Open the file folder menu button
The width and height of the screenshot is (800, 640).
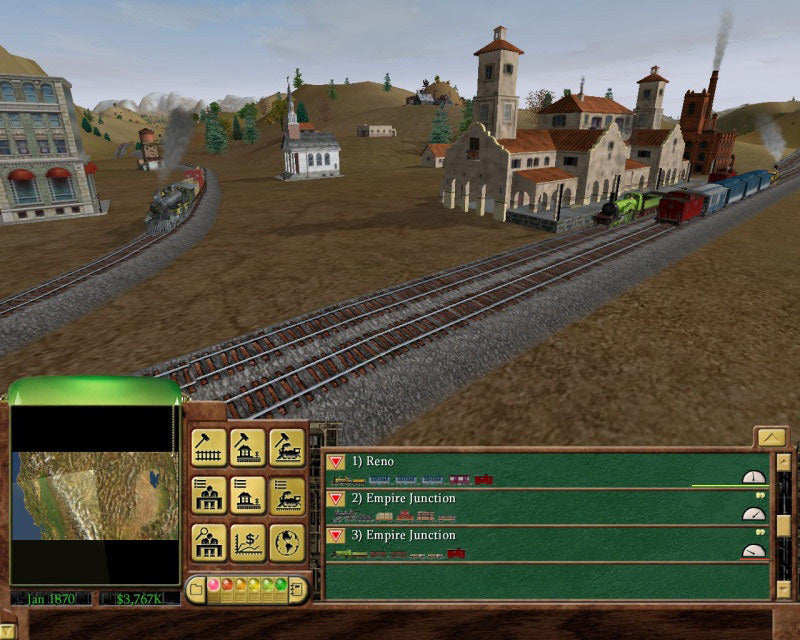(x=197, y=588)
